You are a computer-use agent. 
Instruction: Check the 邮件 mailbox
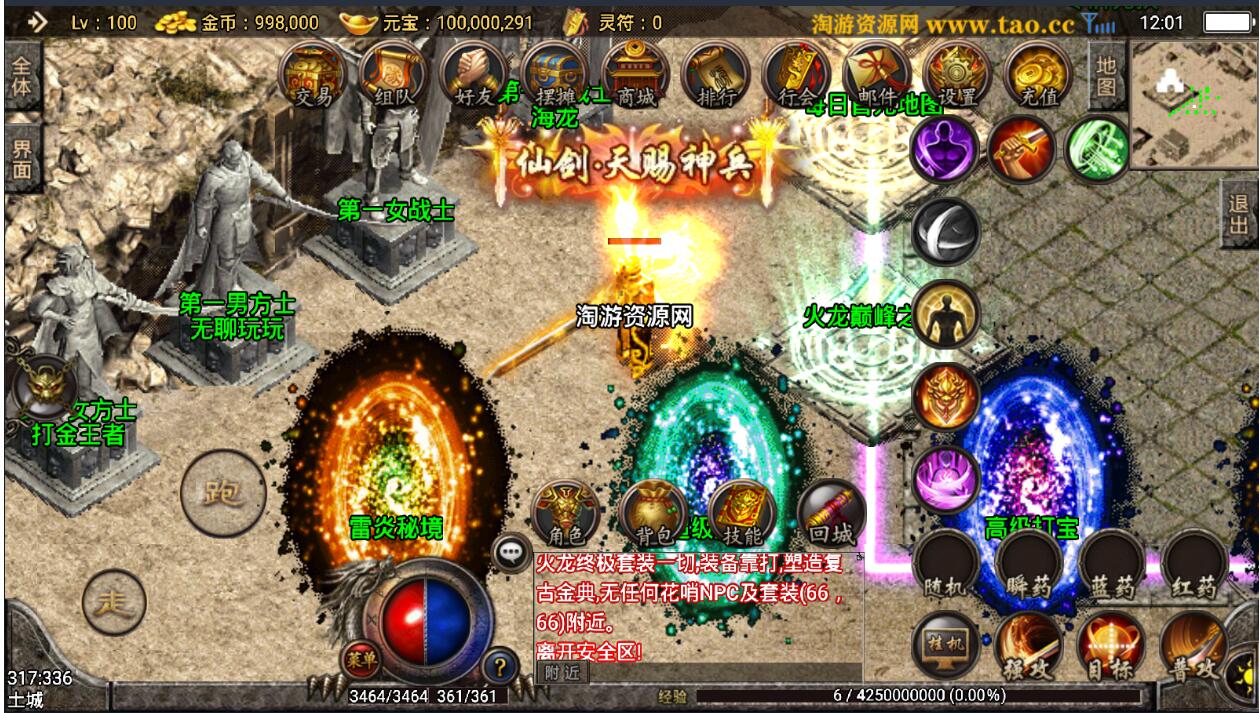click(877, 74)
